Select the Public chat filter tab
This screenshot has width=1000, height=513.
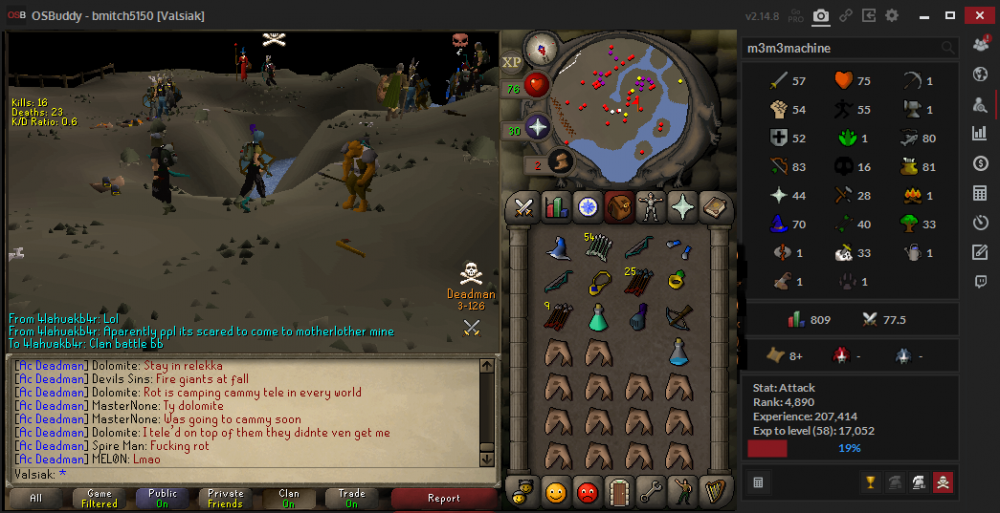[162, 498]
